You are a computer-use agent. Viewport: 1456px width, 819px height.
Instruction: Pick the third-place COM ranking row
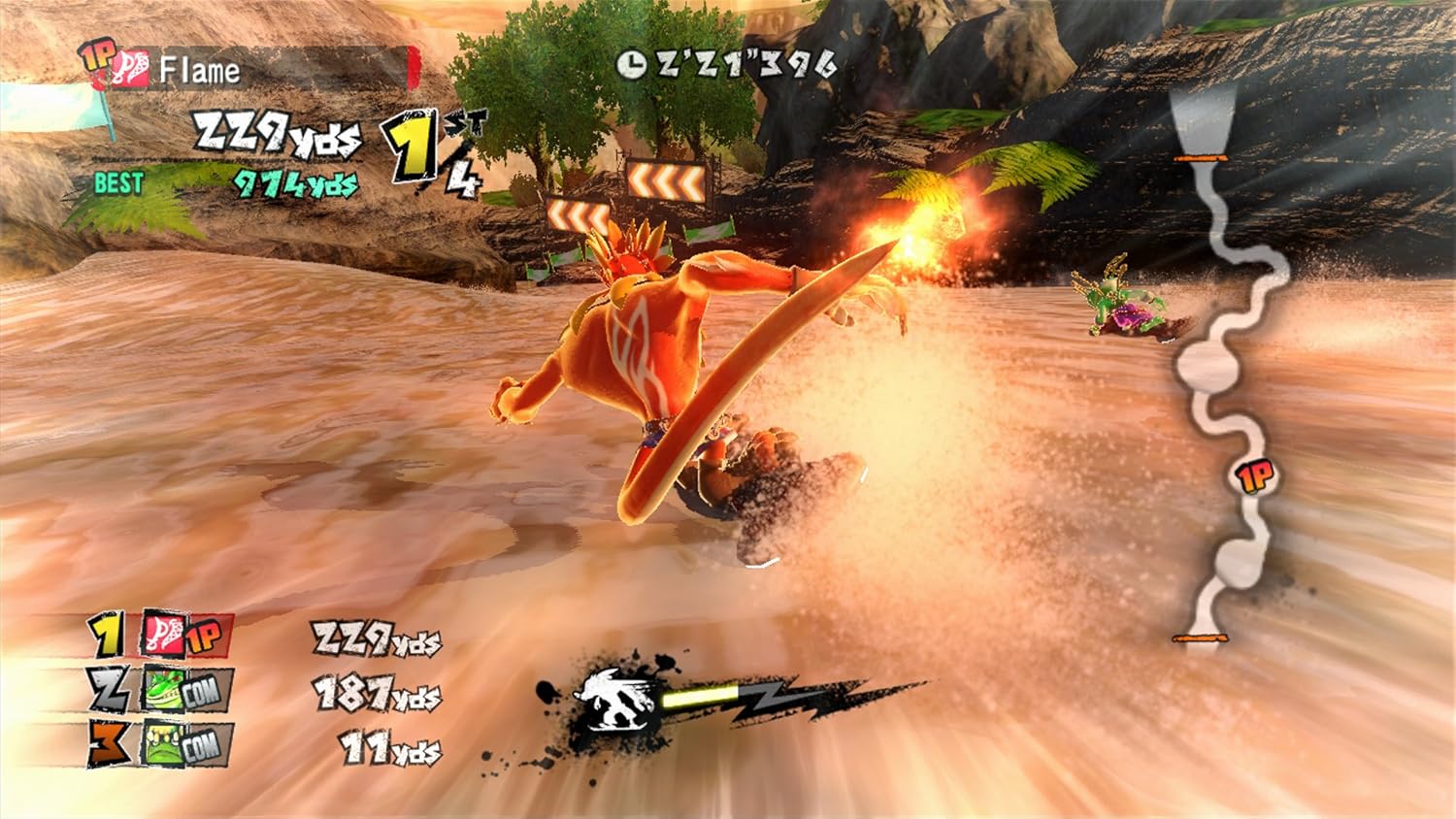(x=262, y=745)
